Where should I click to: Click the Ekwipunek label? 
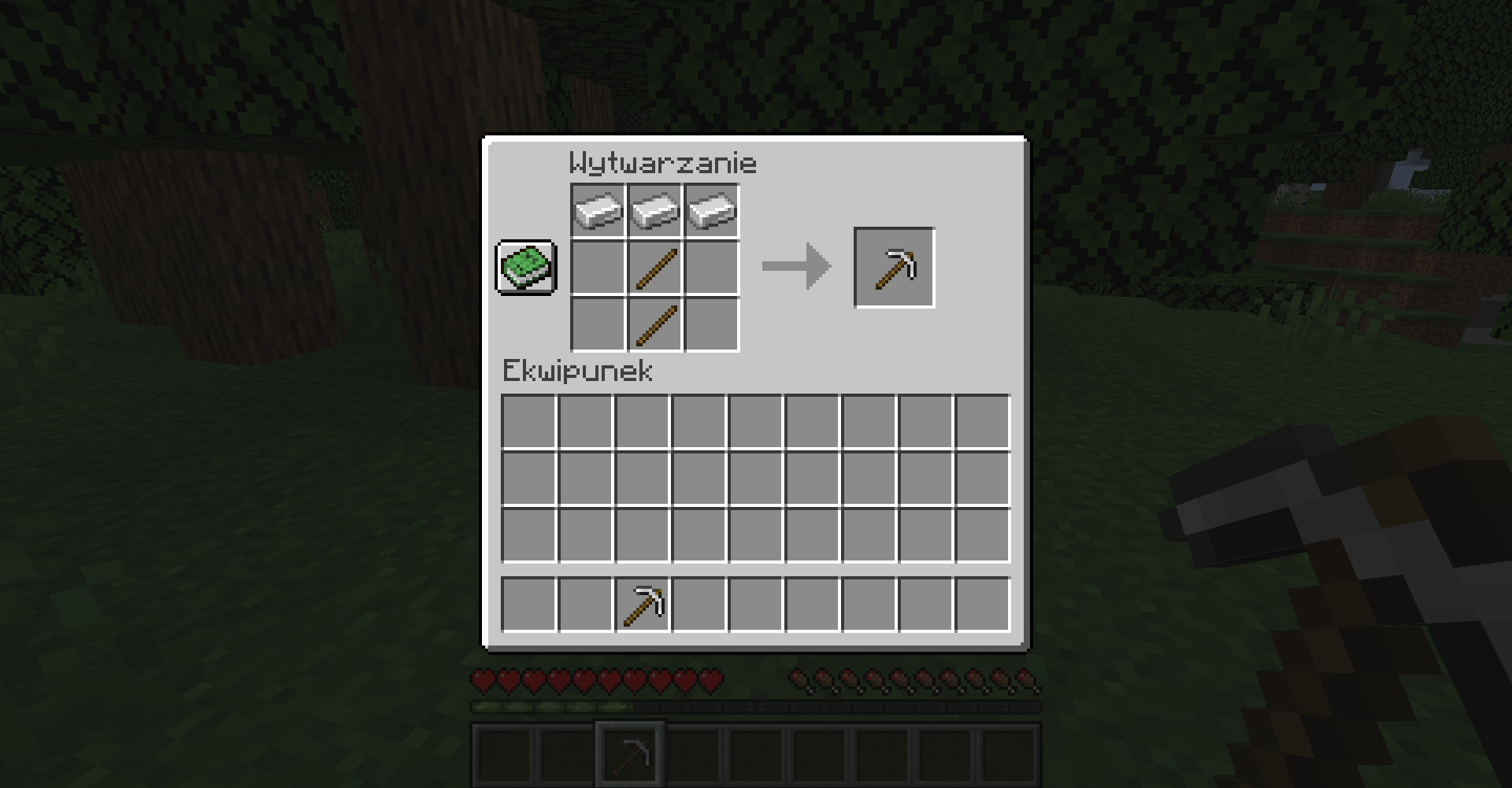point(577,370)
